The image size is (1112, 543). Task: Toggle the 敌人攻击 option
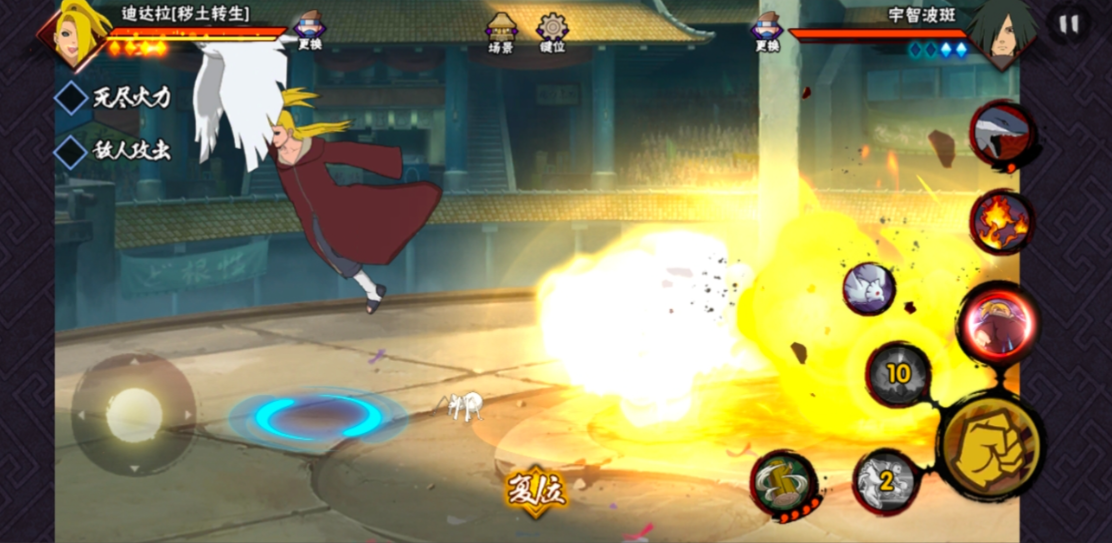coord(72,152)
